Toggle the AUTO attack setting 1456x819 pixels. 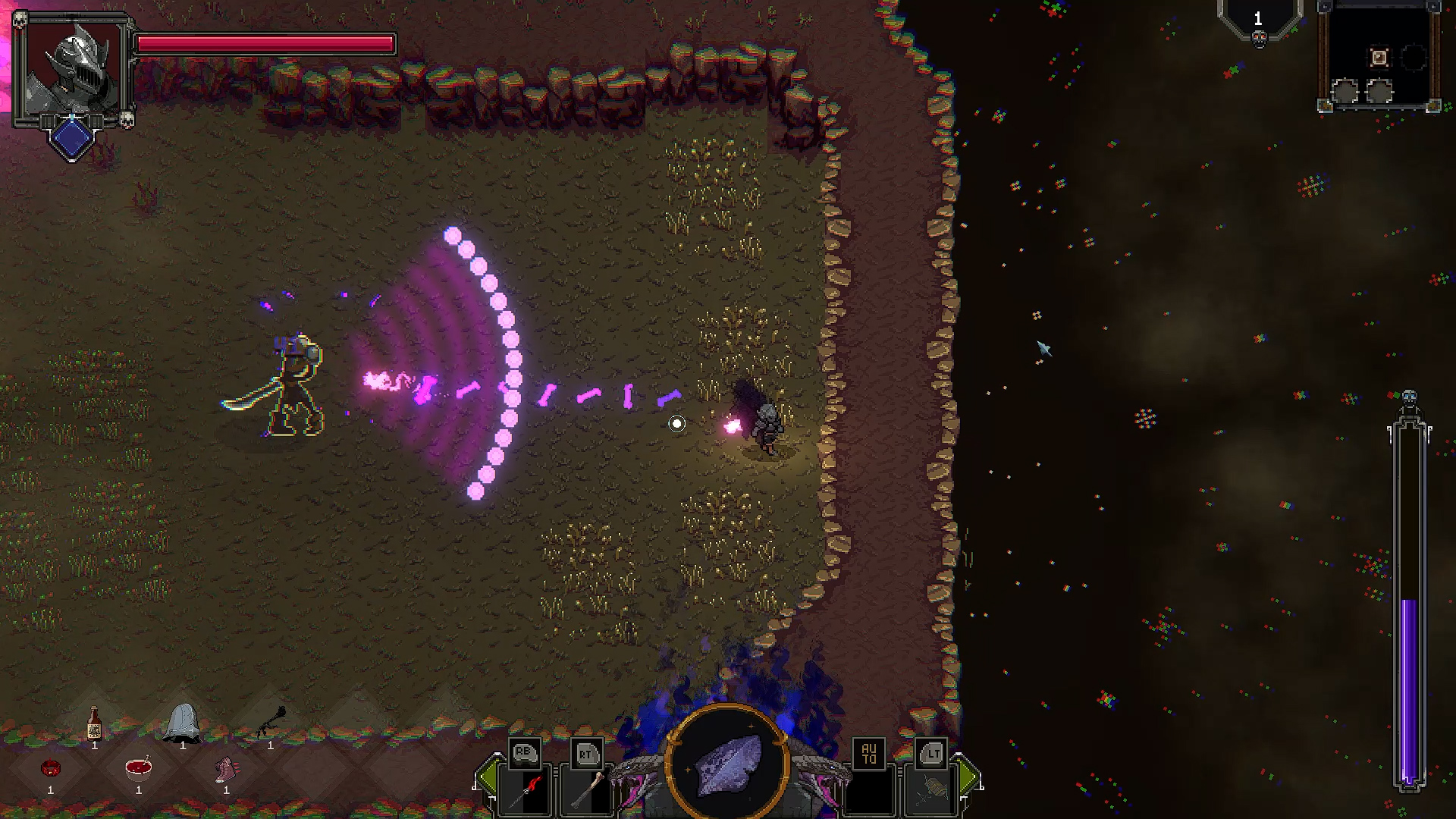(x=871, y=754)
